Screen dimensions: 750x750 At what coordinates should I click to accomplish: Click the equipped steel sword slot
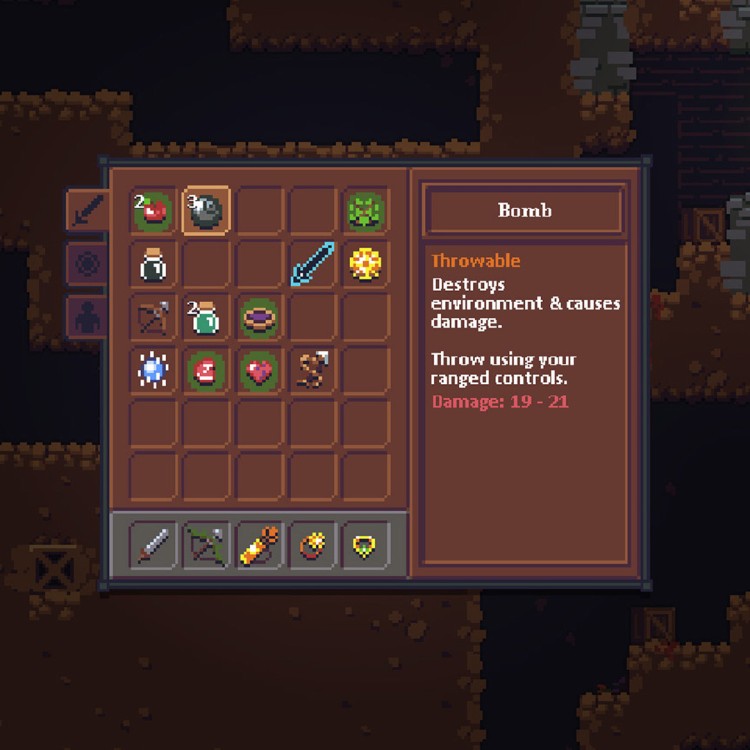[x=153, y=545]
